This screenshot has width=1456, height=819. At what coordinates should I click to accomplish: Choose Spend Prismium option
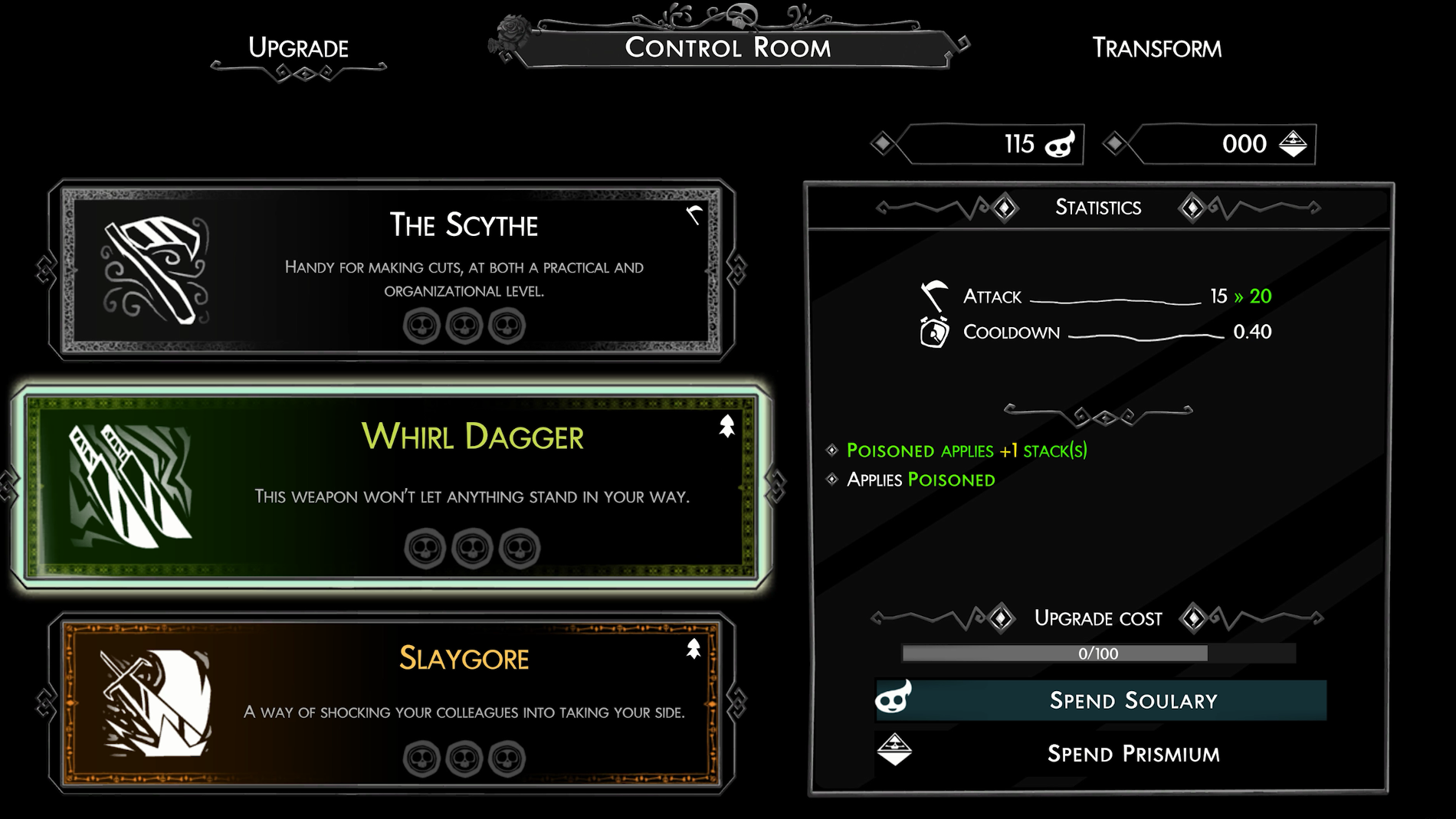1101,753
